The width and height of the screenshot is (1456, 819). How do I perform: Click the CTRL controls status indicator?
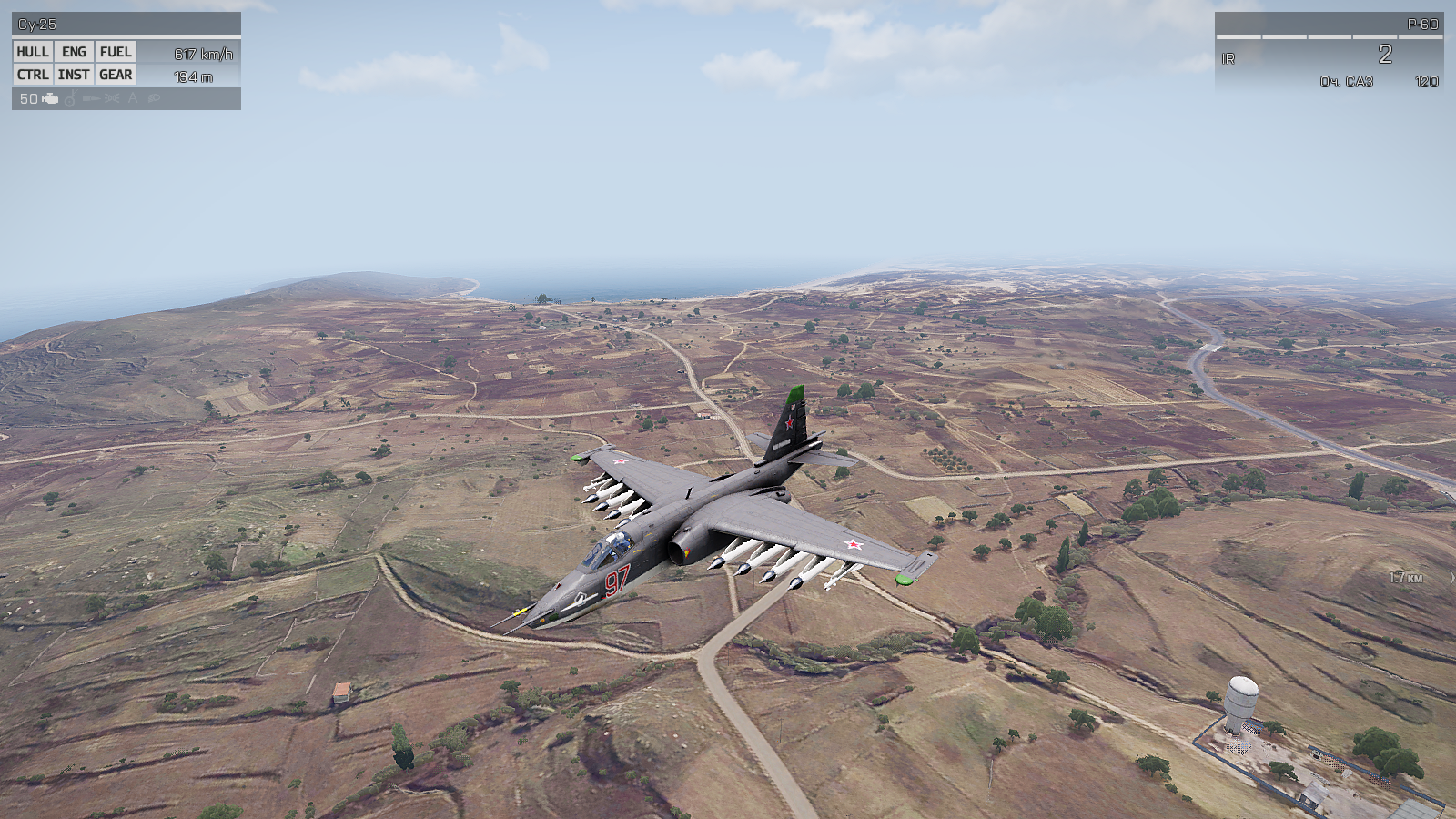(x=33, y=75)
